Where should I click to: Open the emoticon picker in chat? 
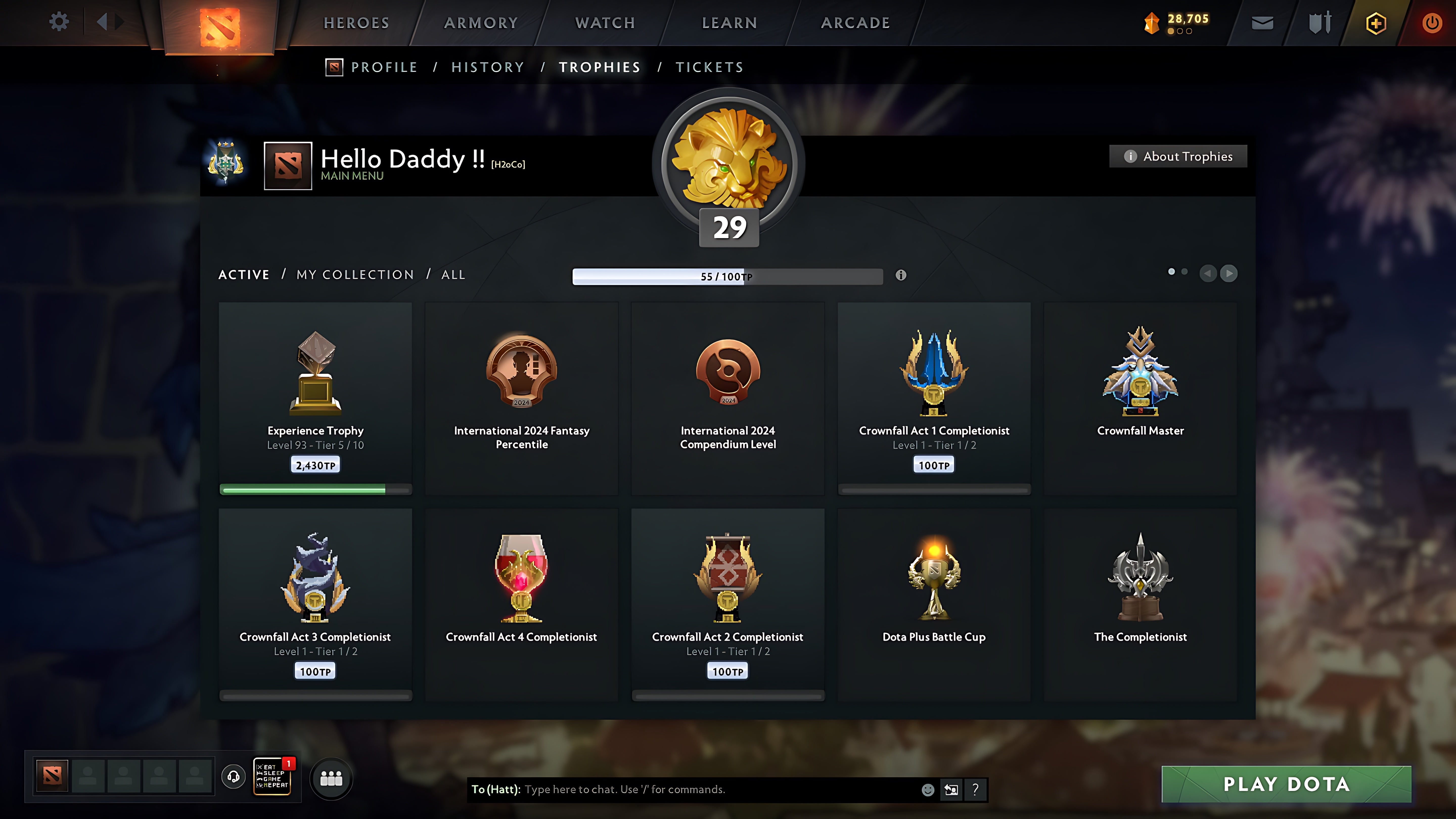pos(929,790)
